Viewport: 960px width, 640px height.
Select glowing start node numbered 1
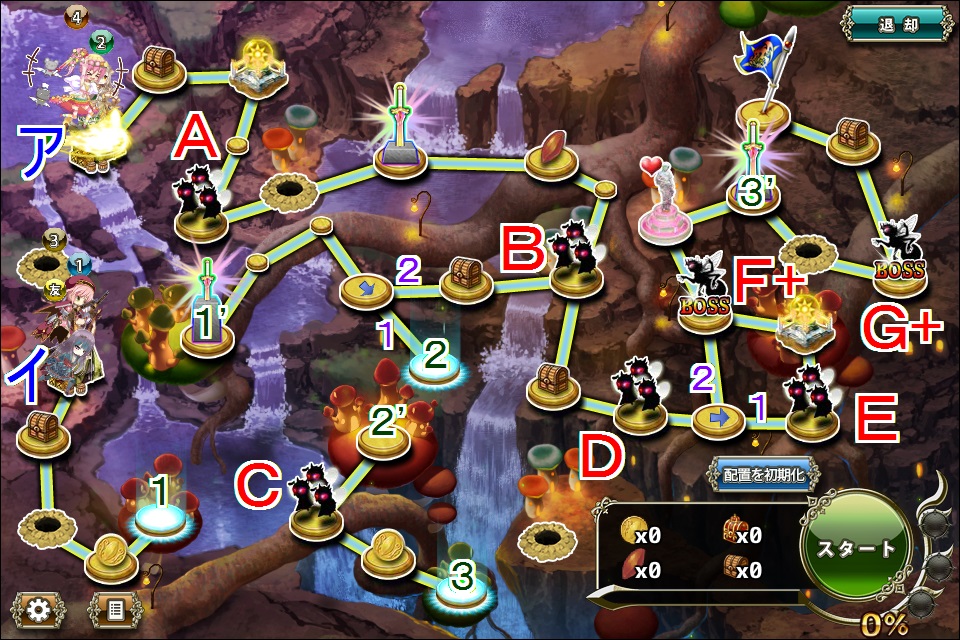click(157, 517)
